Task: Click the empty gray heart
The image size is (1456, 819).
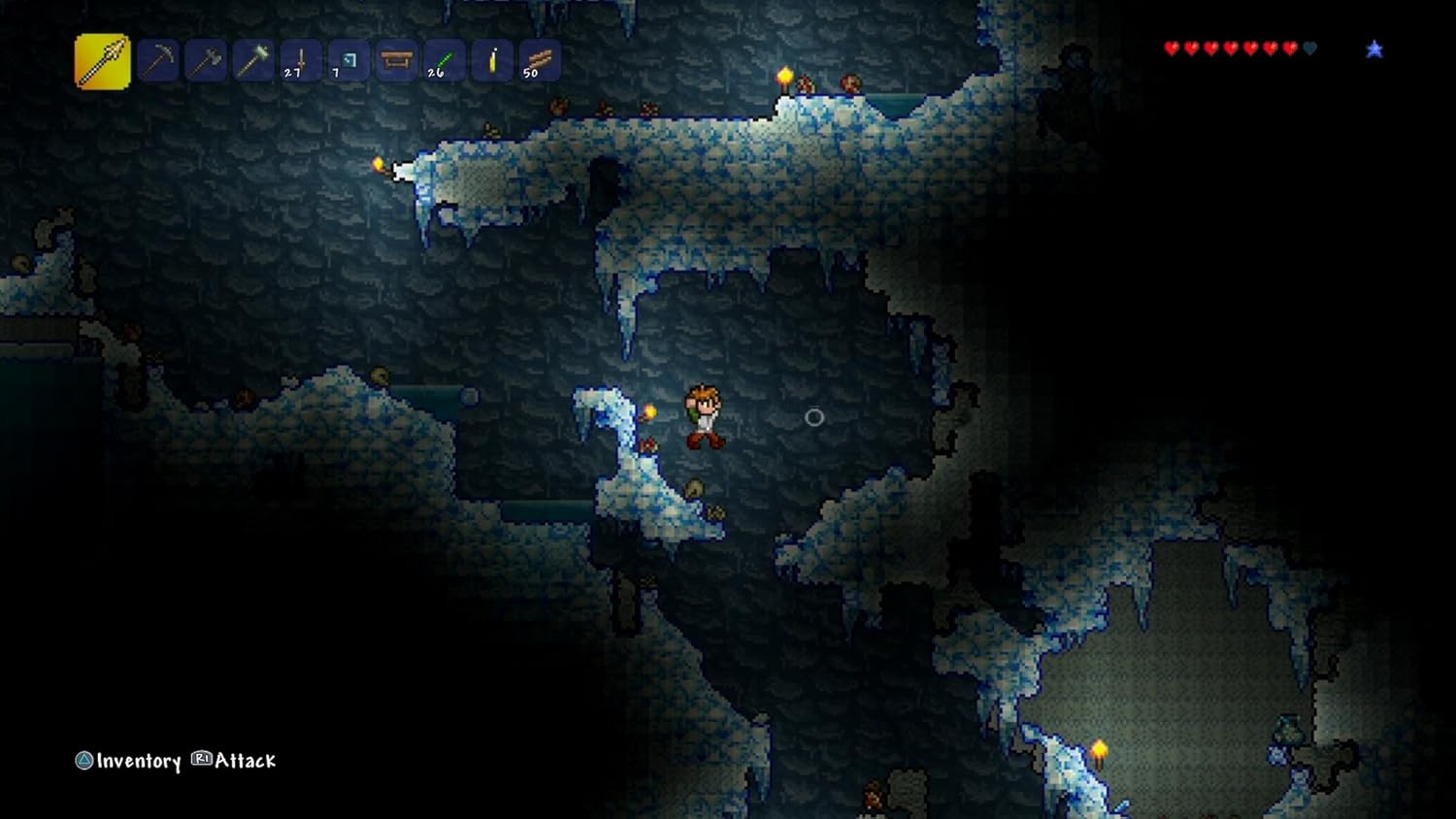Action: pos(1307,47)
